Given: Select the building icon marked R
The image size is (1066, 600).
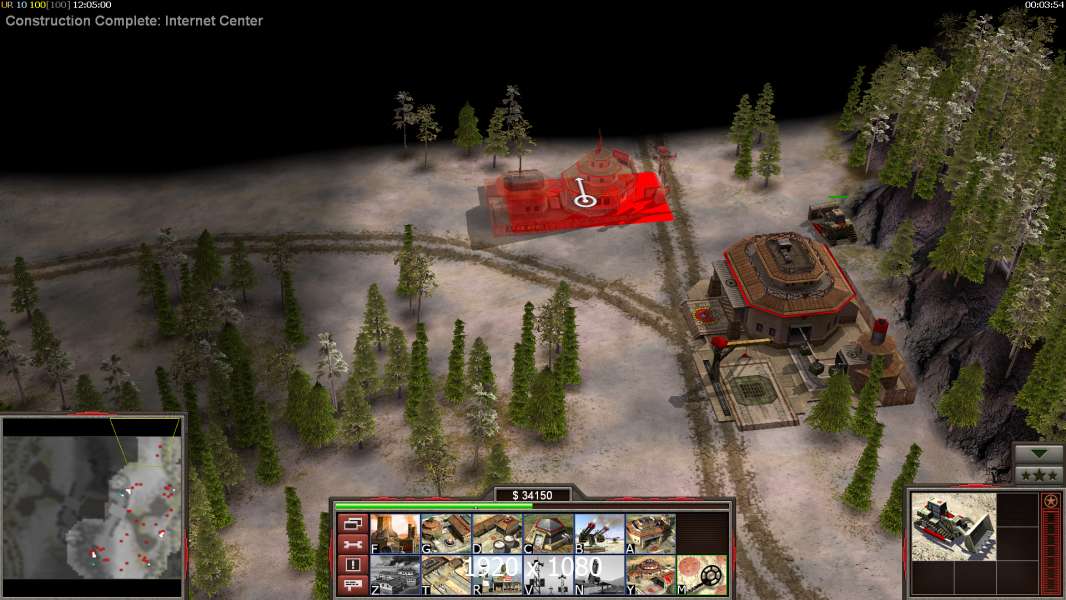Looking at the screenshot, I should [x=496, y=575].
